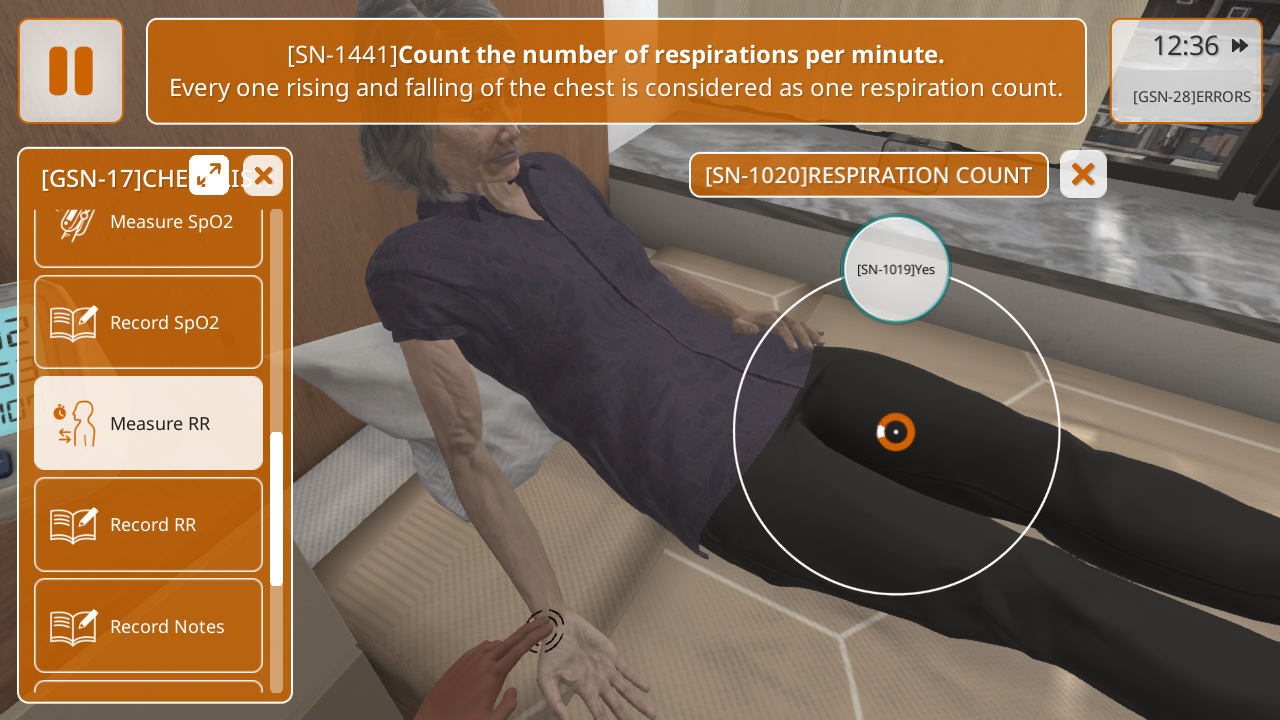This screenshot has height=720, width=1280.
Task: Open the ERRORS panel
Action: (x=1191, y=97)
